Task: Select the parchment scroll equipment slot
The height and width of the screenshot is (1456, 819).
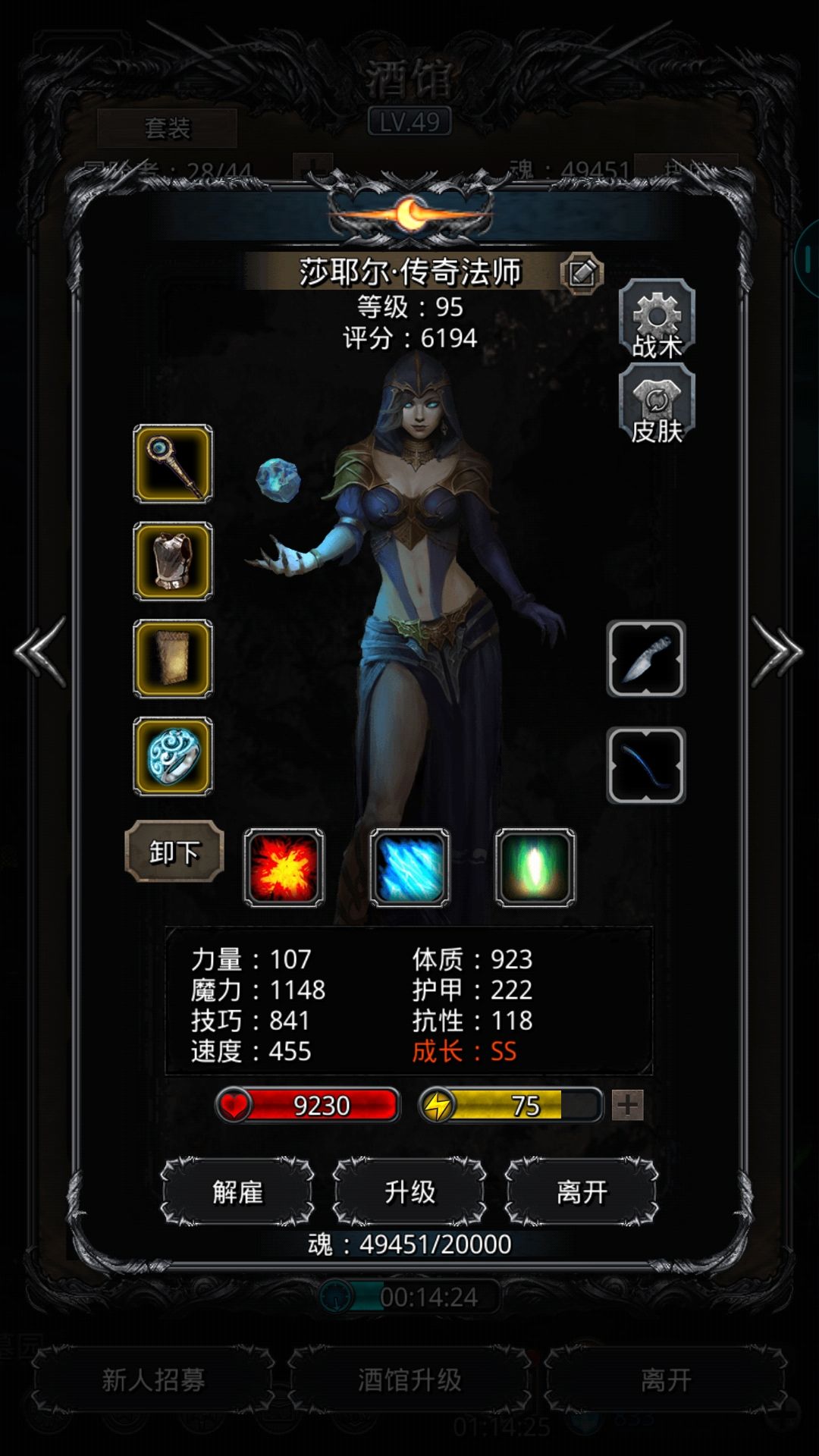Action: (173, 658)
